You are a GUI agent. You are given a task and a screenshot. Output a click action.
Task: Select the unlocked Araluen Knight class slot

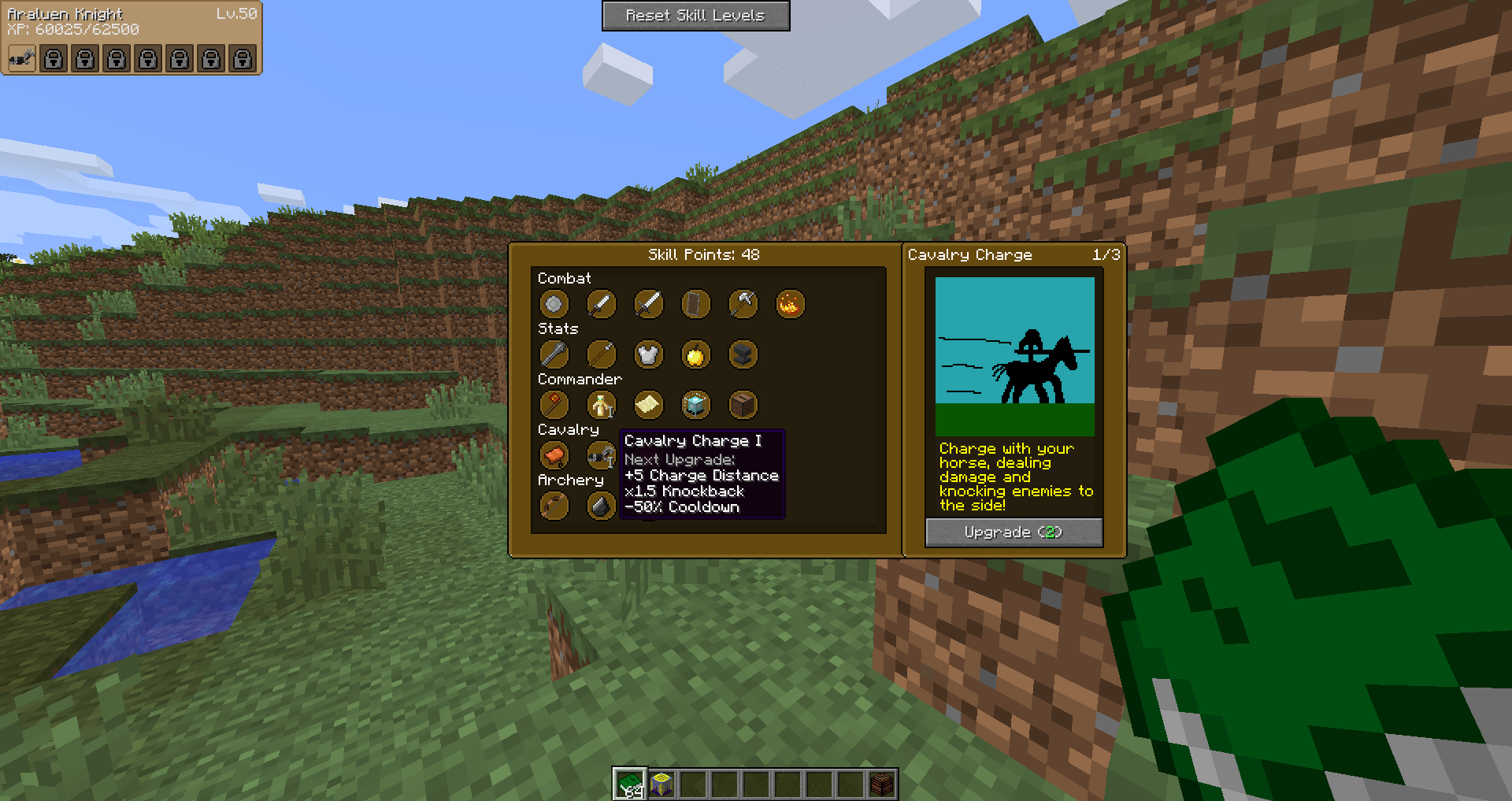pos(20,57)
